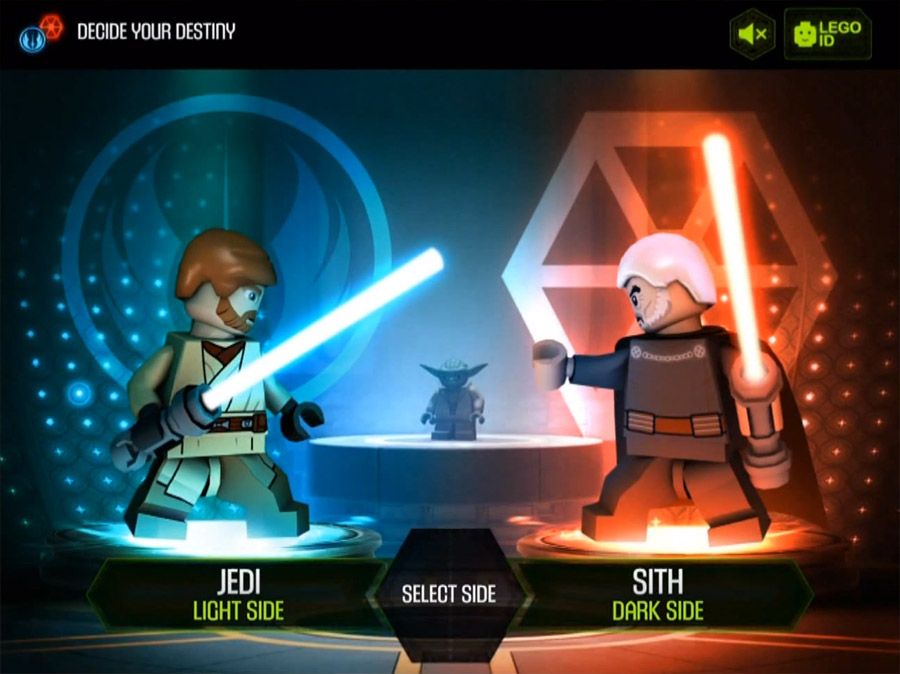Viewport: 900px width, 674px height.
Task: Choose the Jedi Light Side button
Action: [x=237, y=595]
